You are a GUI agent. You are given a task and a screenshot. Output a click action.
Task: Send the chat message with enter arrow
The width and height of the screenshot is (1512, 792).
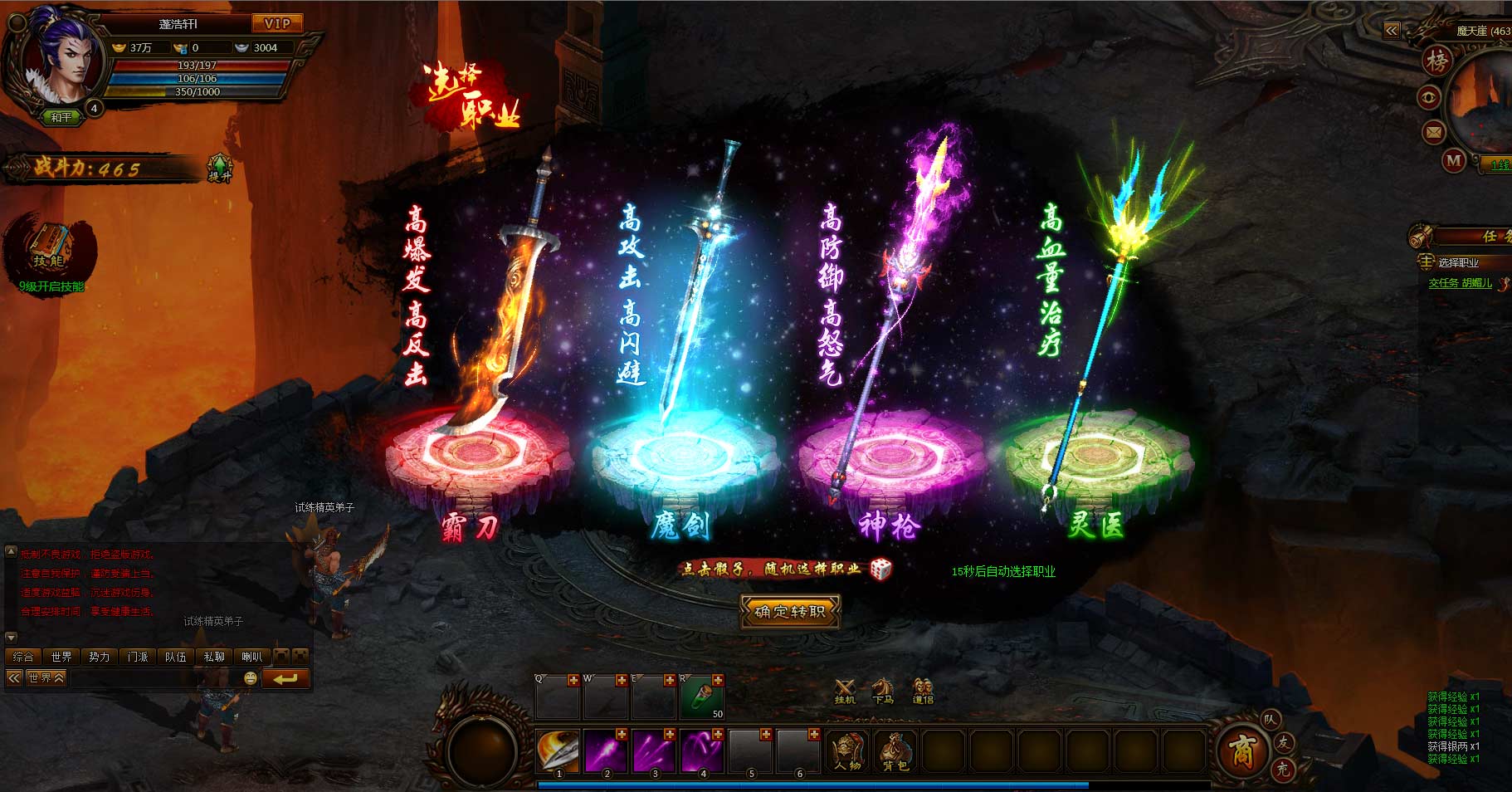pyautogui.click(x=285, y=678)
